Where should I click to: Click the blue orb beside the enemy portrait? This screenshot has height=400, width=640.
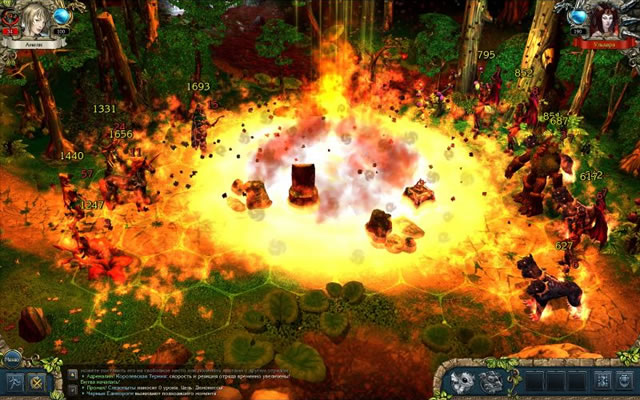(577, 17)
